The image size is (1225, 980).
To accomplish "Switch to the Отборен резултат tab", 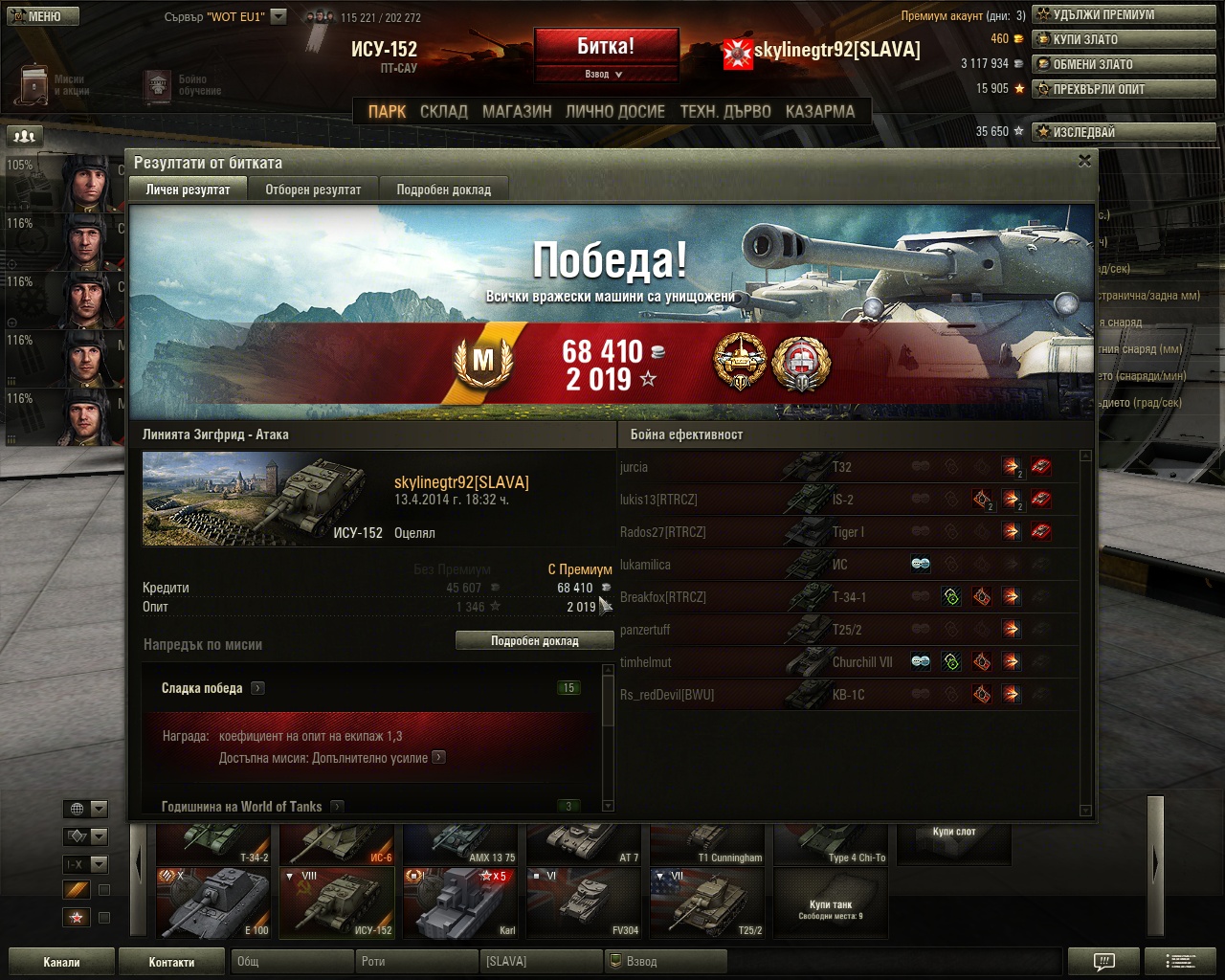I will tap(313, 189).
